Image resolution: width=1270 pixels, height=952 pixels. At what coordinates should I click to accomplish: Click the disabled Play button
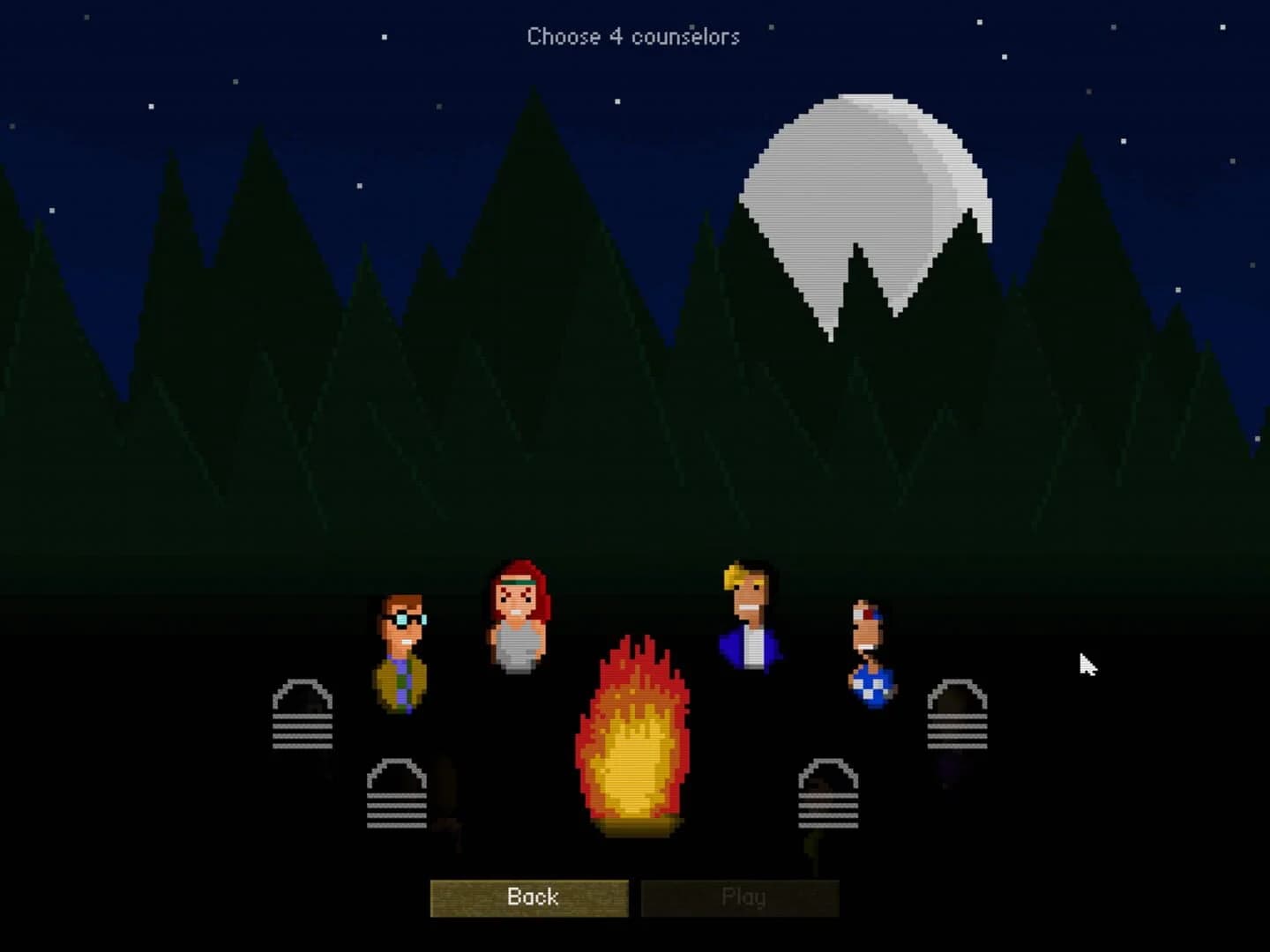tap(739, 896)
